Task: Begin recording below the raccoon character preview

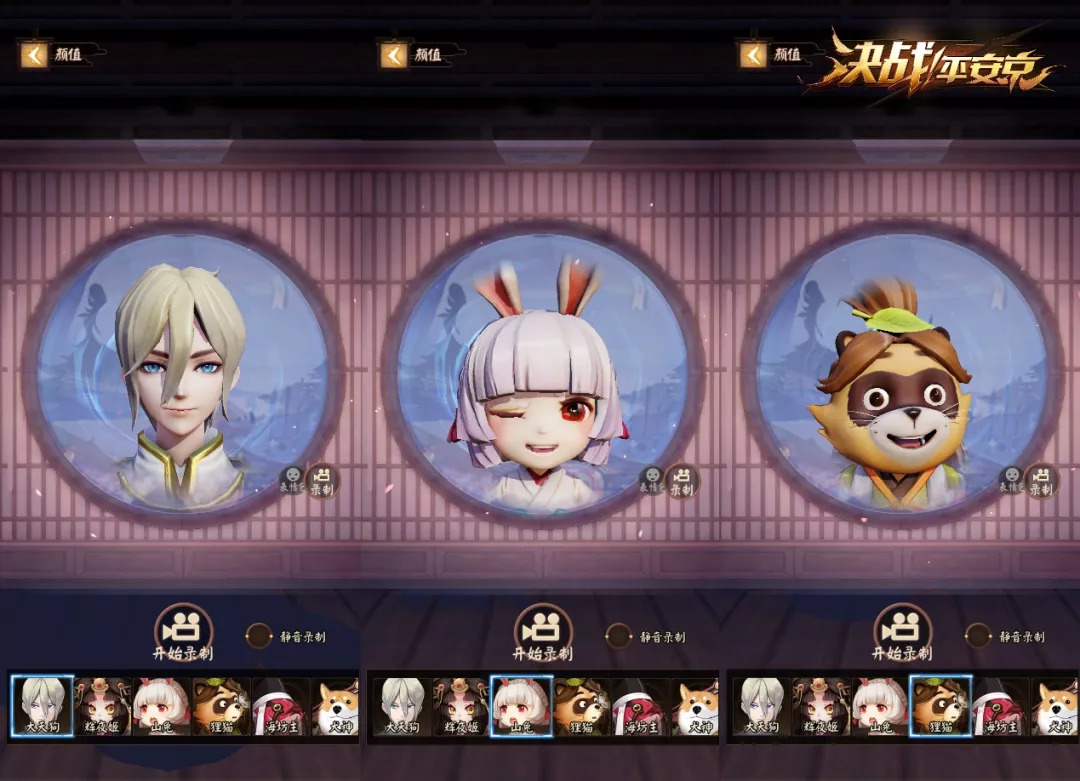Action: [903, 630]
